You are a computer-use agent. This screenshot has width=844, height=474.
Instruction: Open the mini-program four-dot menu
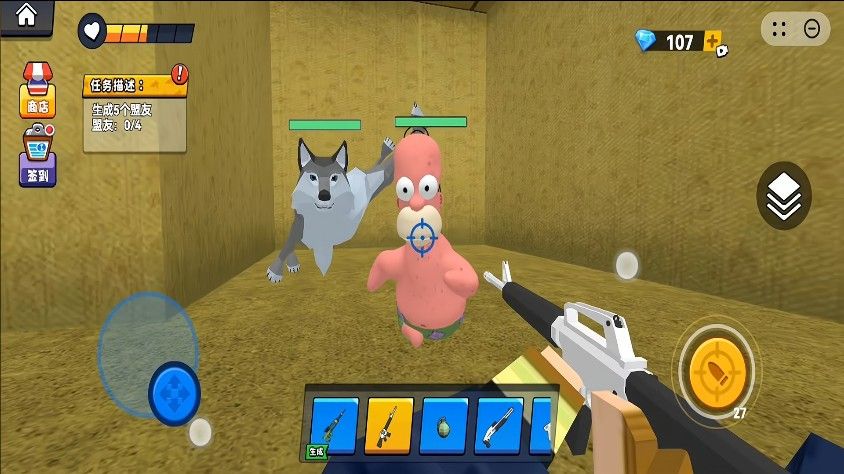(x=781, y=29)
